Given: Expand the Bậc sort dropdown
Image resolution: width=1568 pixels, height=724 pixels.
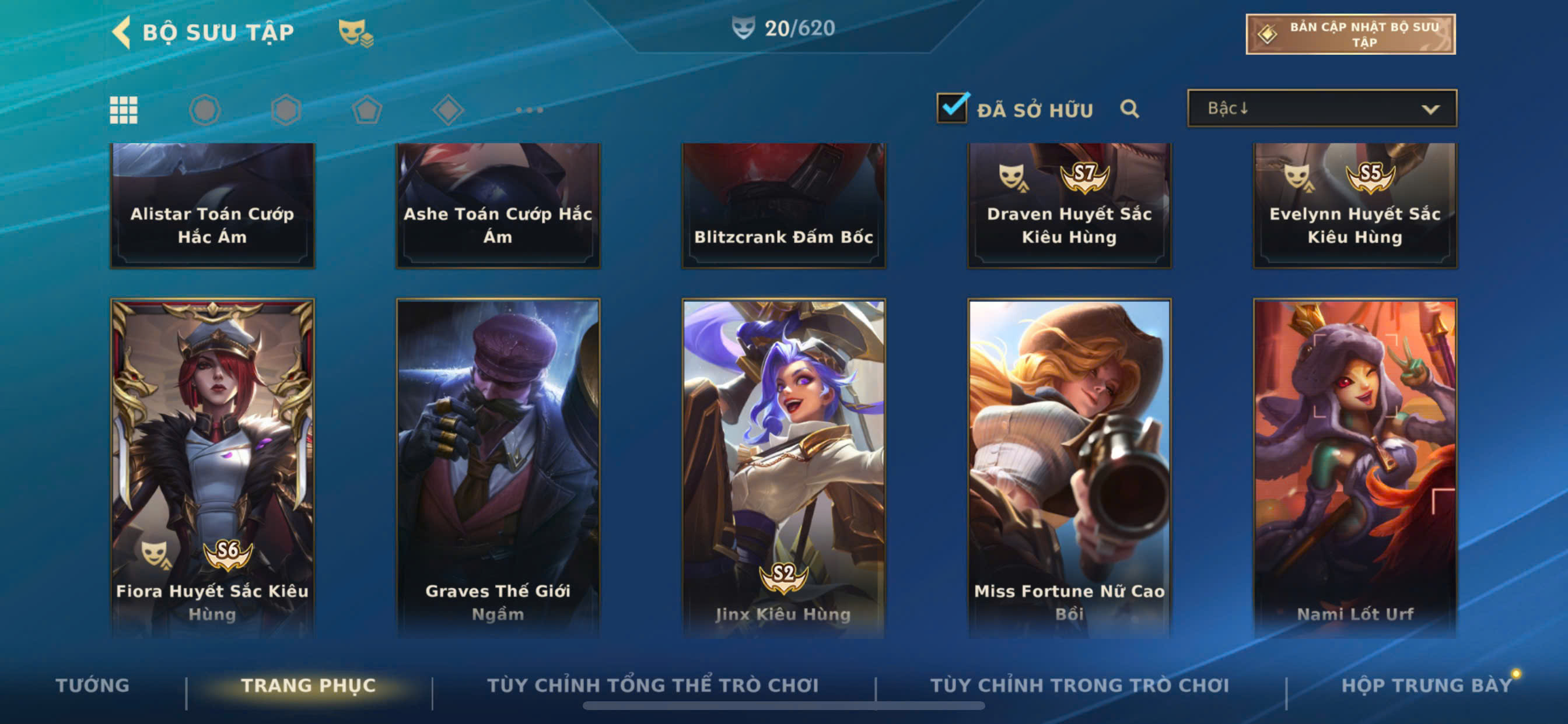Looking at the screenshot, I should pos(1321,109).
